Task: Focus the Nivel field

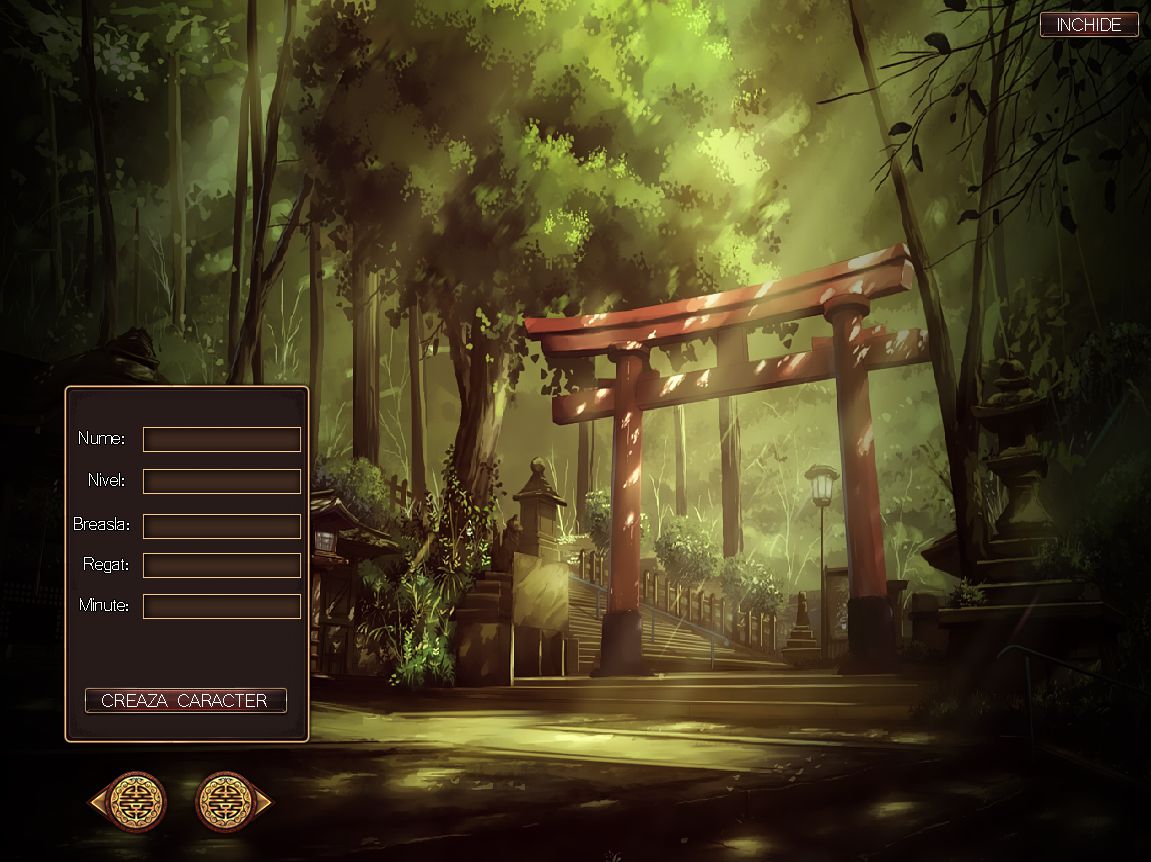Action: tap(221, 481)
